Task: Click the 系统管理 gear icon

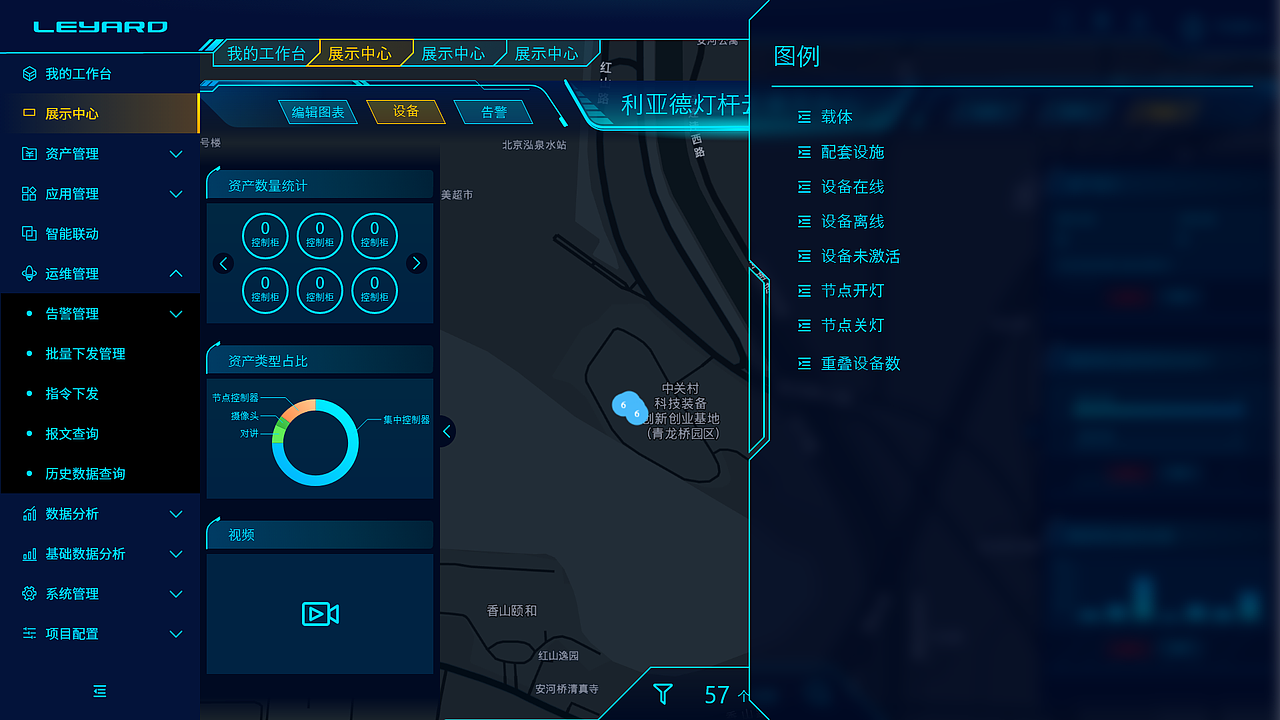Action: click(x=28, y=593)
